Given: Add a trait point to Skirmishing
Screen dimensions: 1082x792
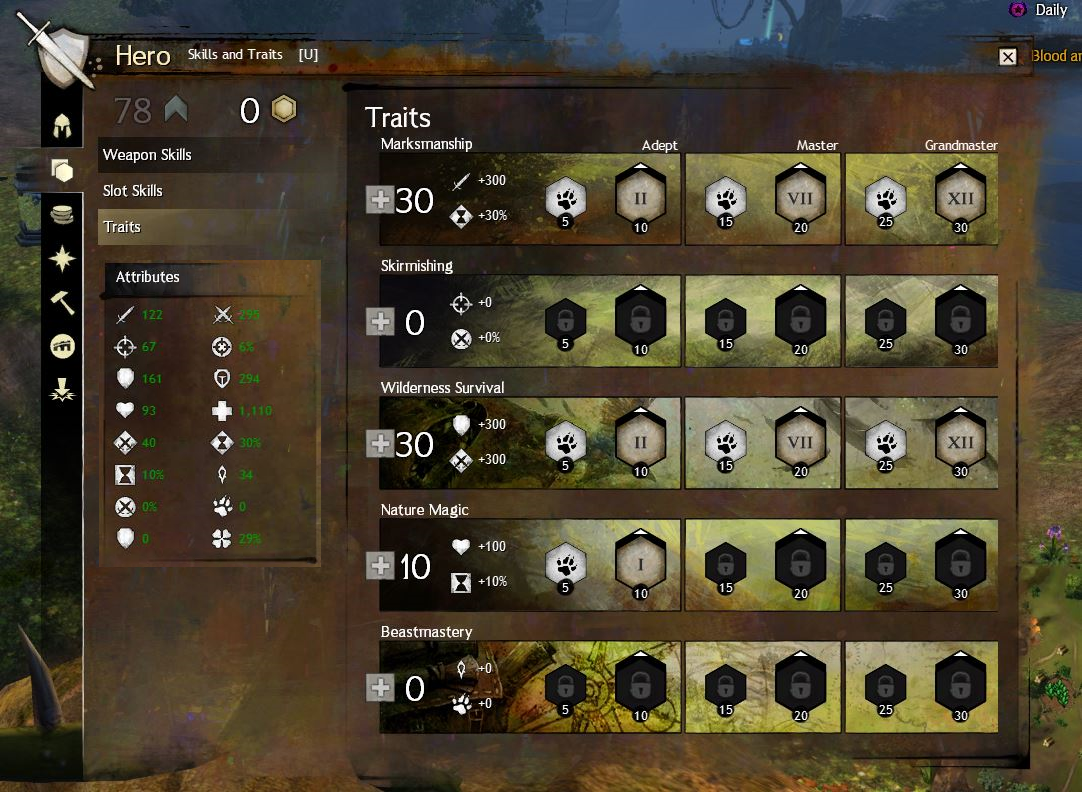Looking at the screenshot, I should tap(380, 322).
